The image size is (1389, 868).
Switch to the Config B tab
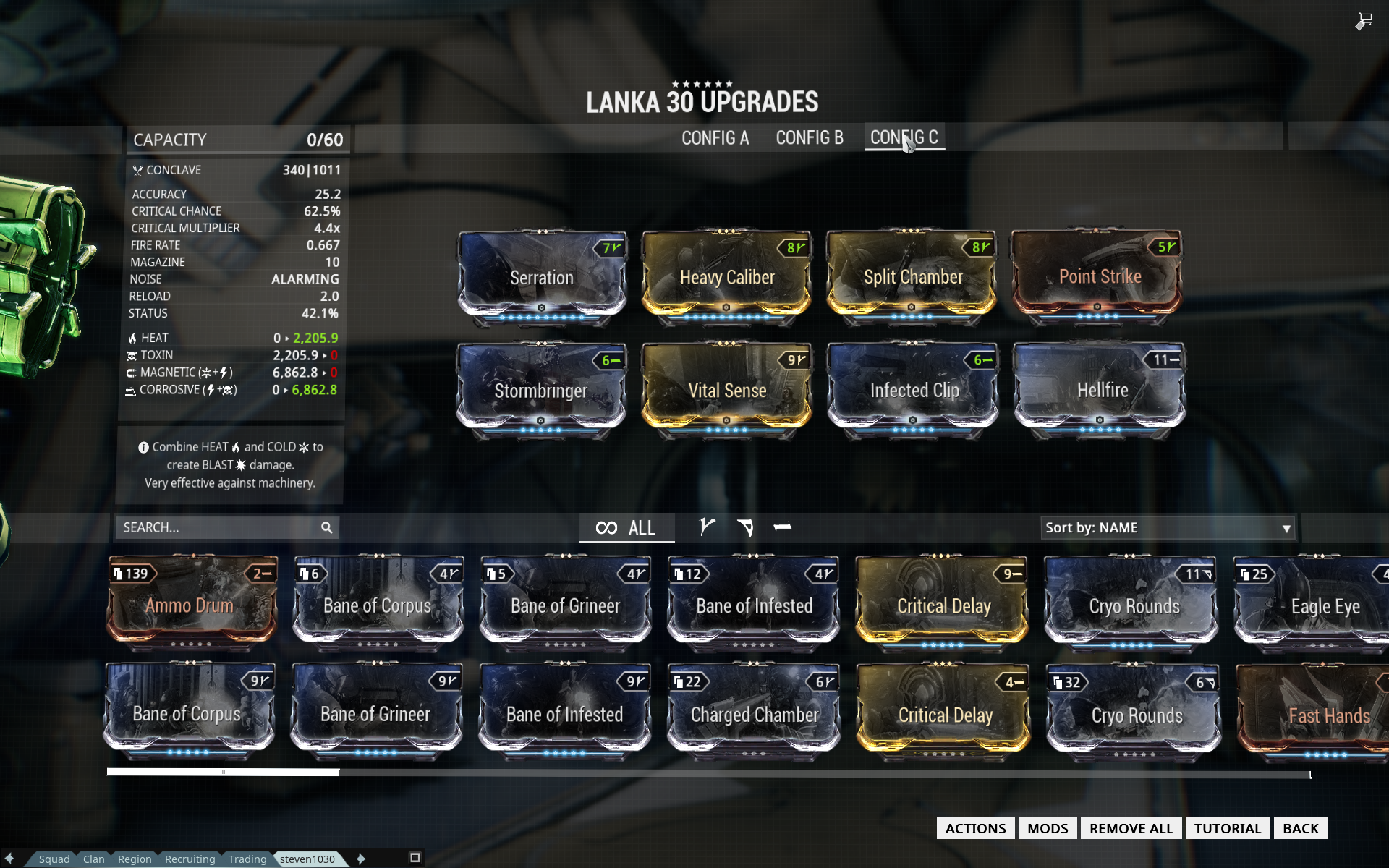[x=810, y=138]
